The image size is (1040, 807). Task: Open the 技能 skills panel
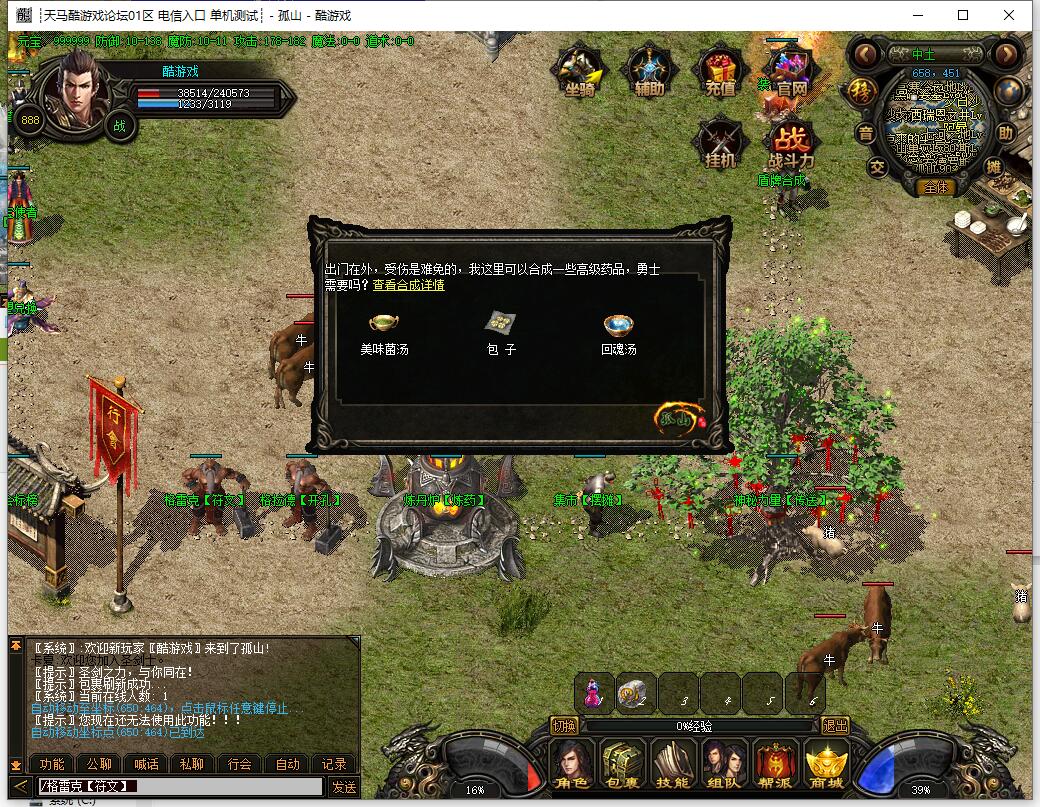click(673, 765)
